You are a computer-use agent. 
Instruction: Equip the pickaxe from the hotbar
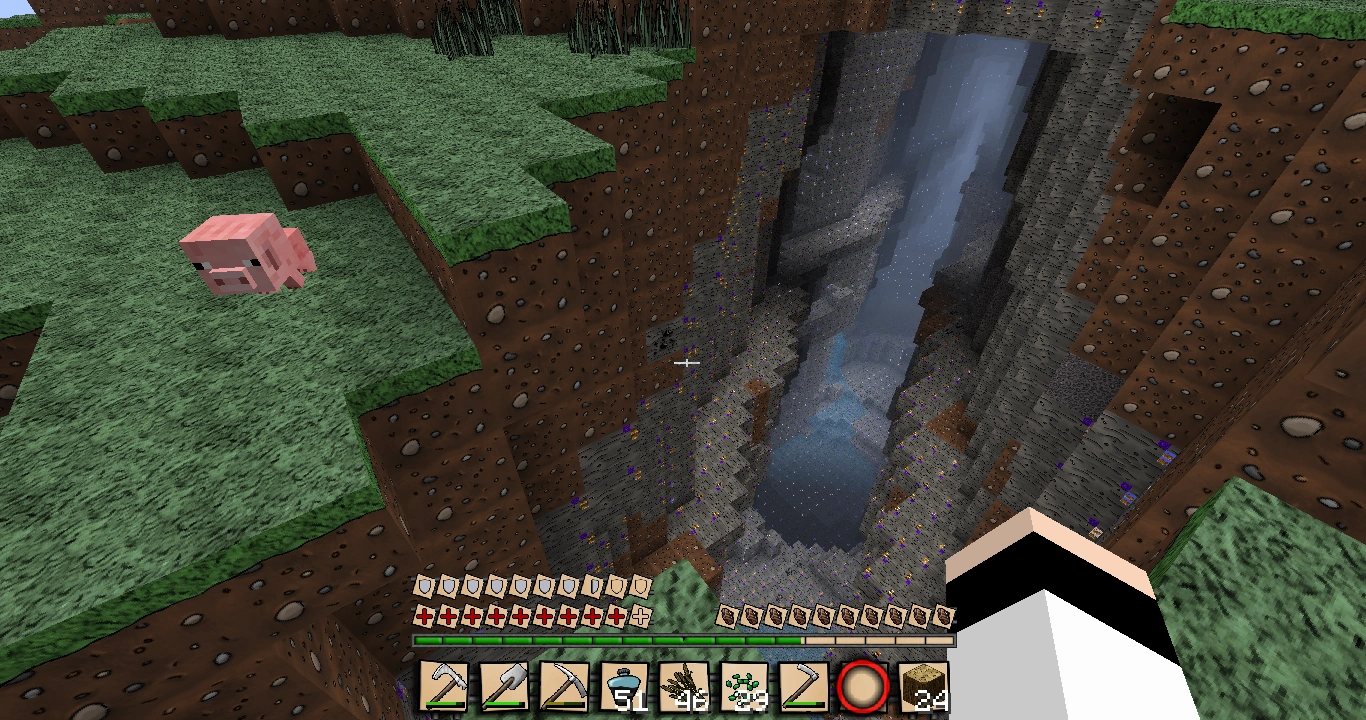(564, 687)
